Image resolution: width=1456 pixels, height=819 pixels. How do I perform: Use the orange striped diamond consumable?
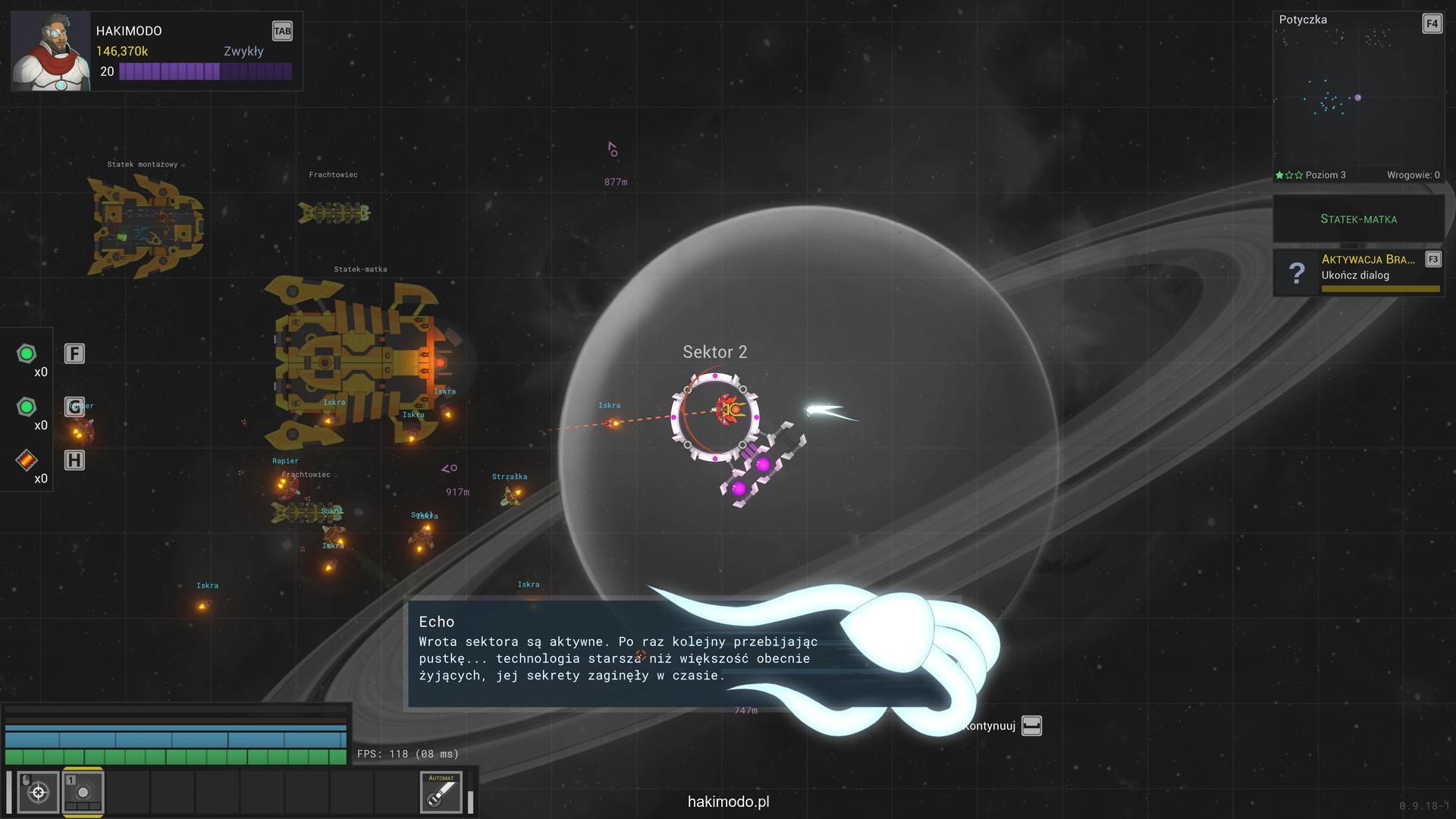click(x=27, y=460)
